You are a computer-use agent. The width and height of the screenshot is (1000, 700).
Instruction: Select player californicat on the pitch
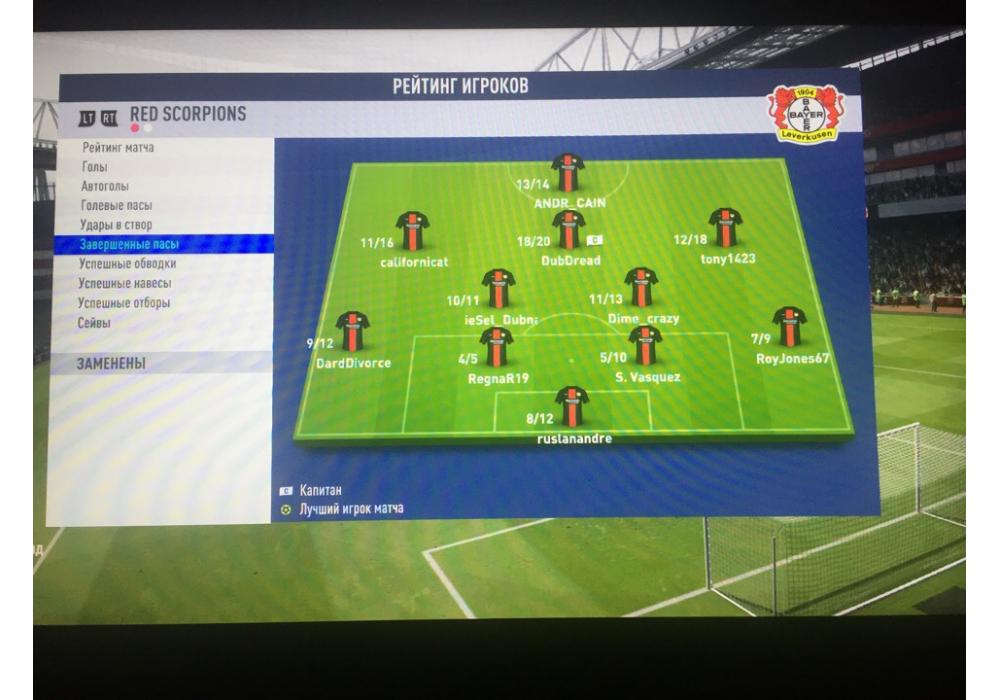coord(412,230)
